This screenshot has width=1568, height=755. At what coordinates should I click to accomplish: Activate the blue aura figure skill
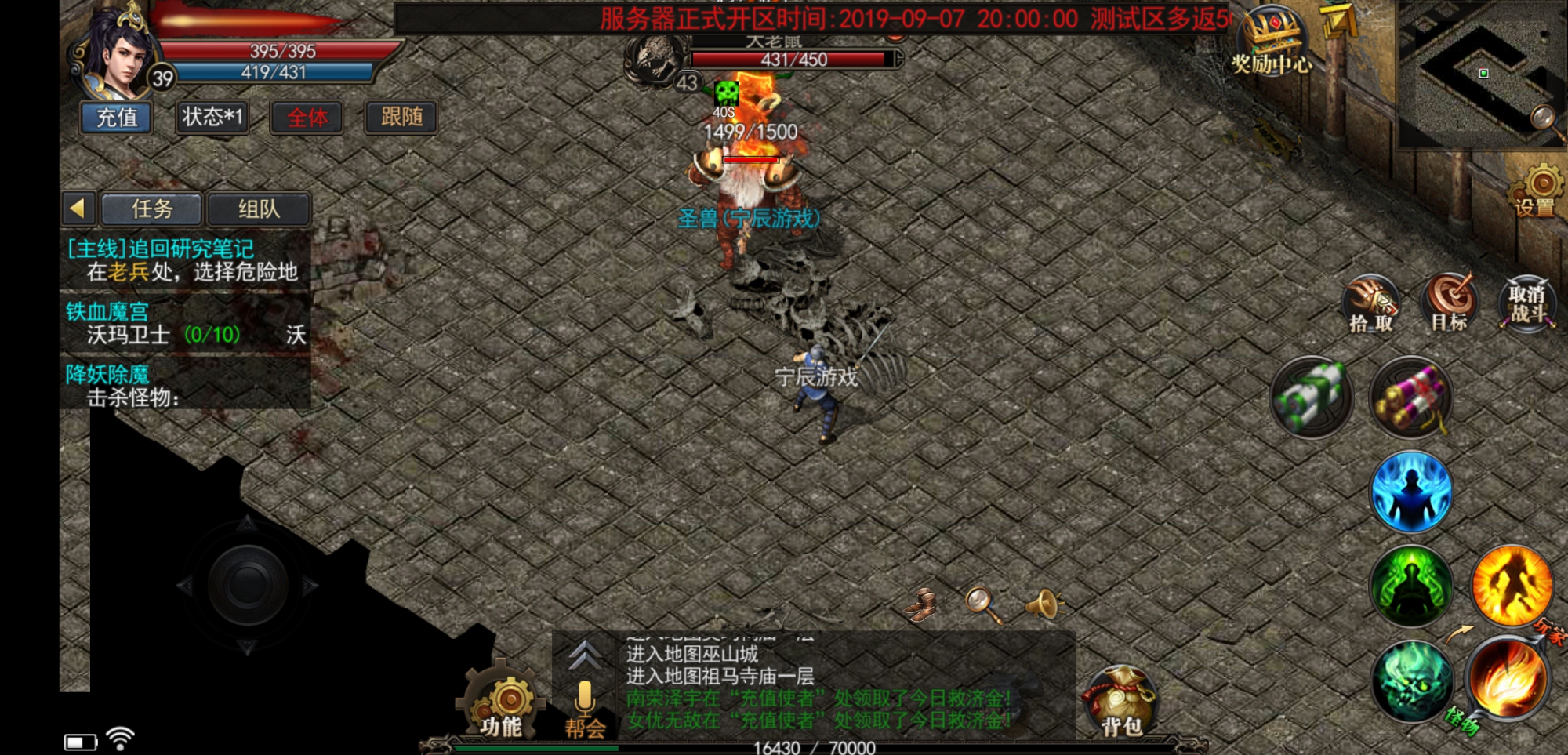click(x=1411, y=492)
